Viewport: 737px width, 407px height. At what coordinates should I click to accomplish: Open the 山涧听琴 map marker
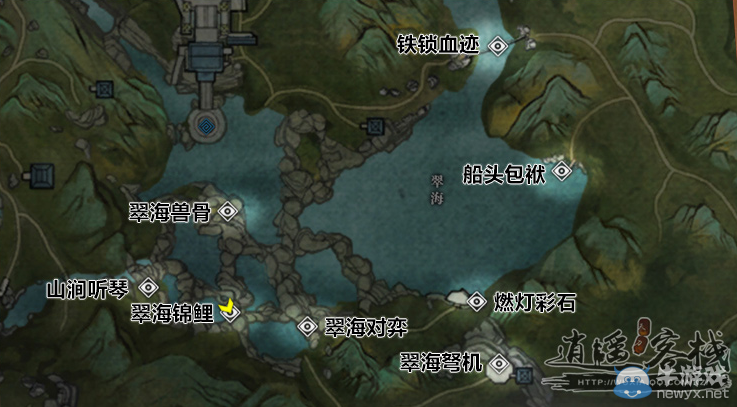(150, 288)
